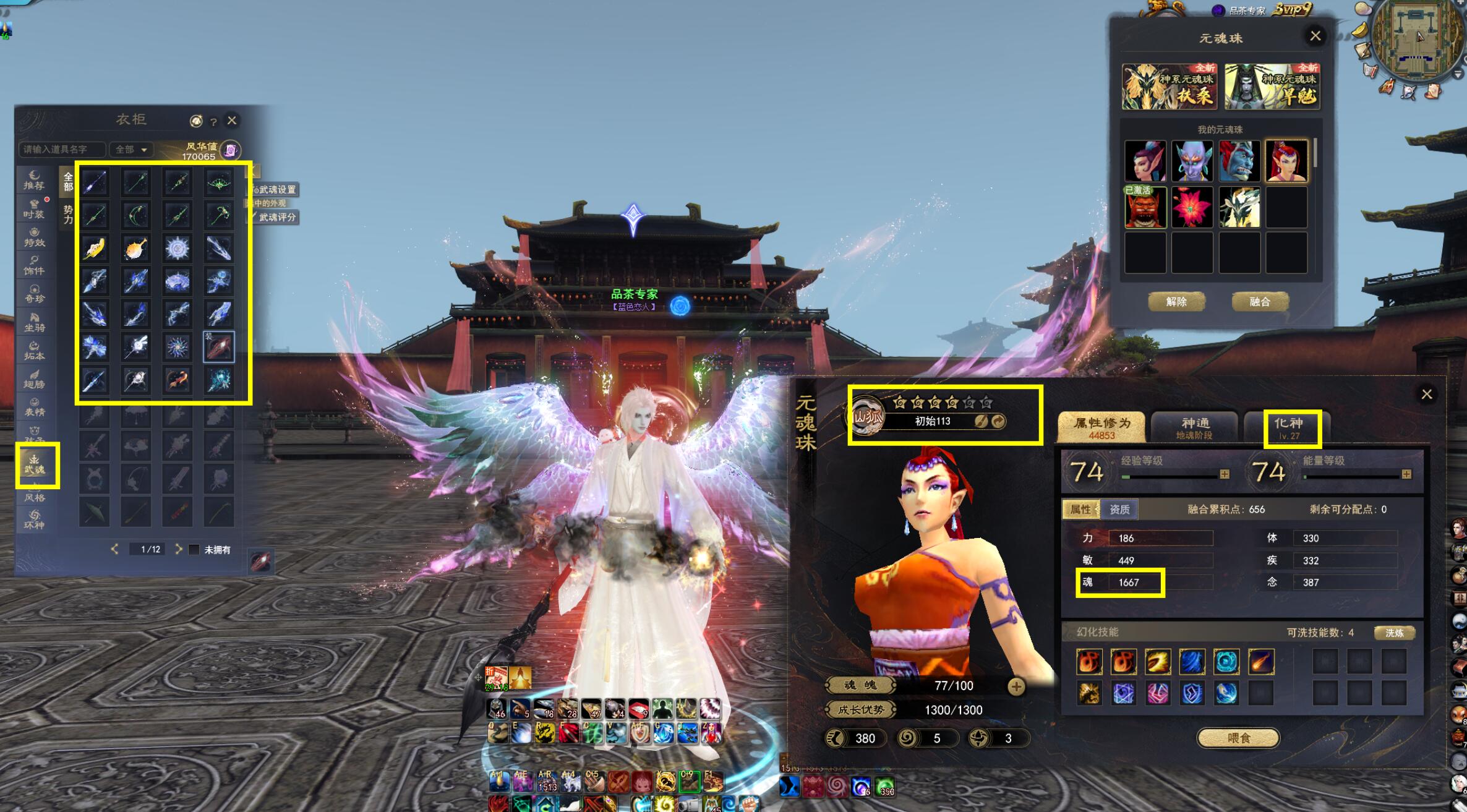Close the 元魂珠 list window
The width and height of the screenshot is (1467, 812).
[x=1315, y=36]
